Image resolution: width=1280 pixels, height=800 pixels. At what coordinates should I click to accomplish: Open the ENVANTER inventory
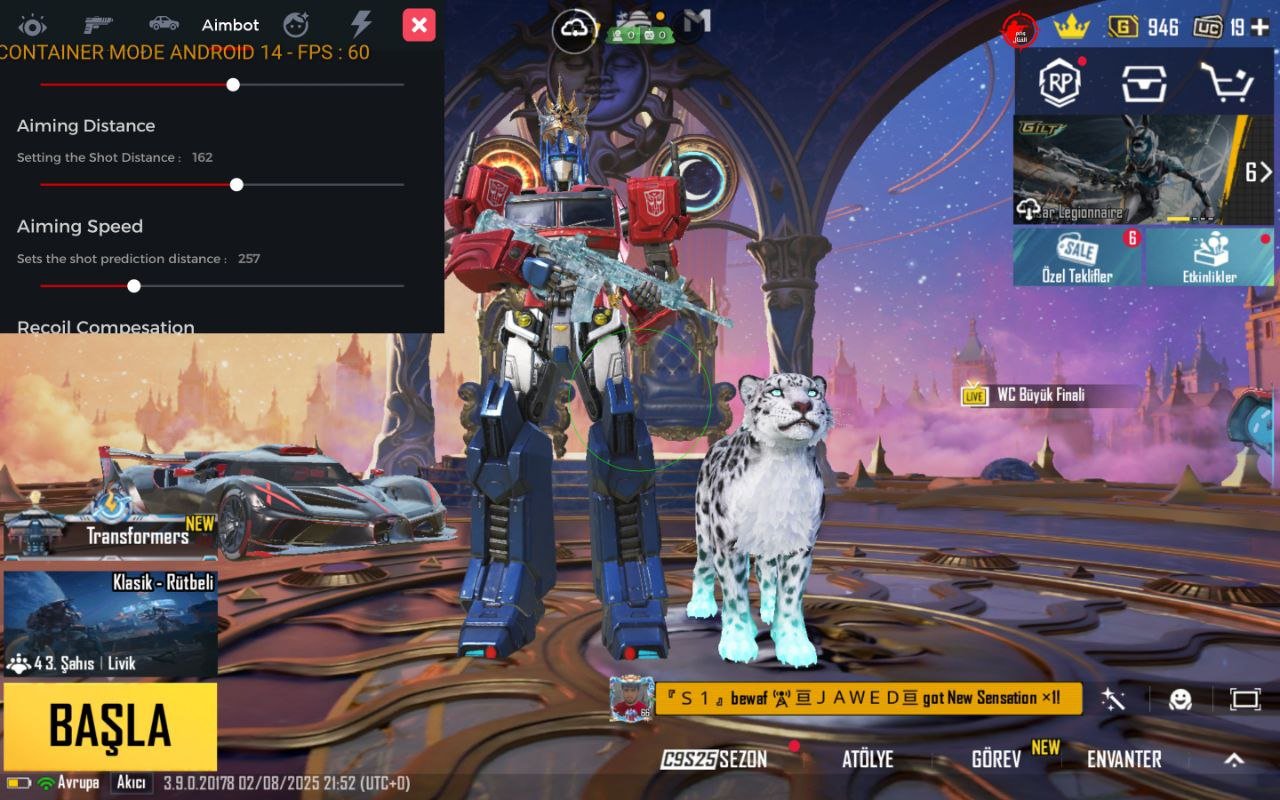click(1124, 759)
